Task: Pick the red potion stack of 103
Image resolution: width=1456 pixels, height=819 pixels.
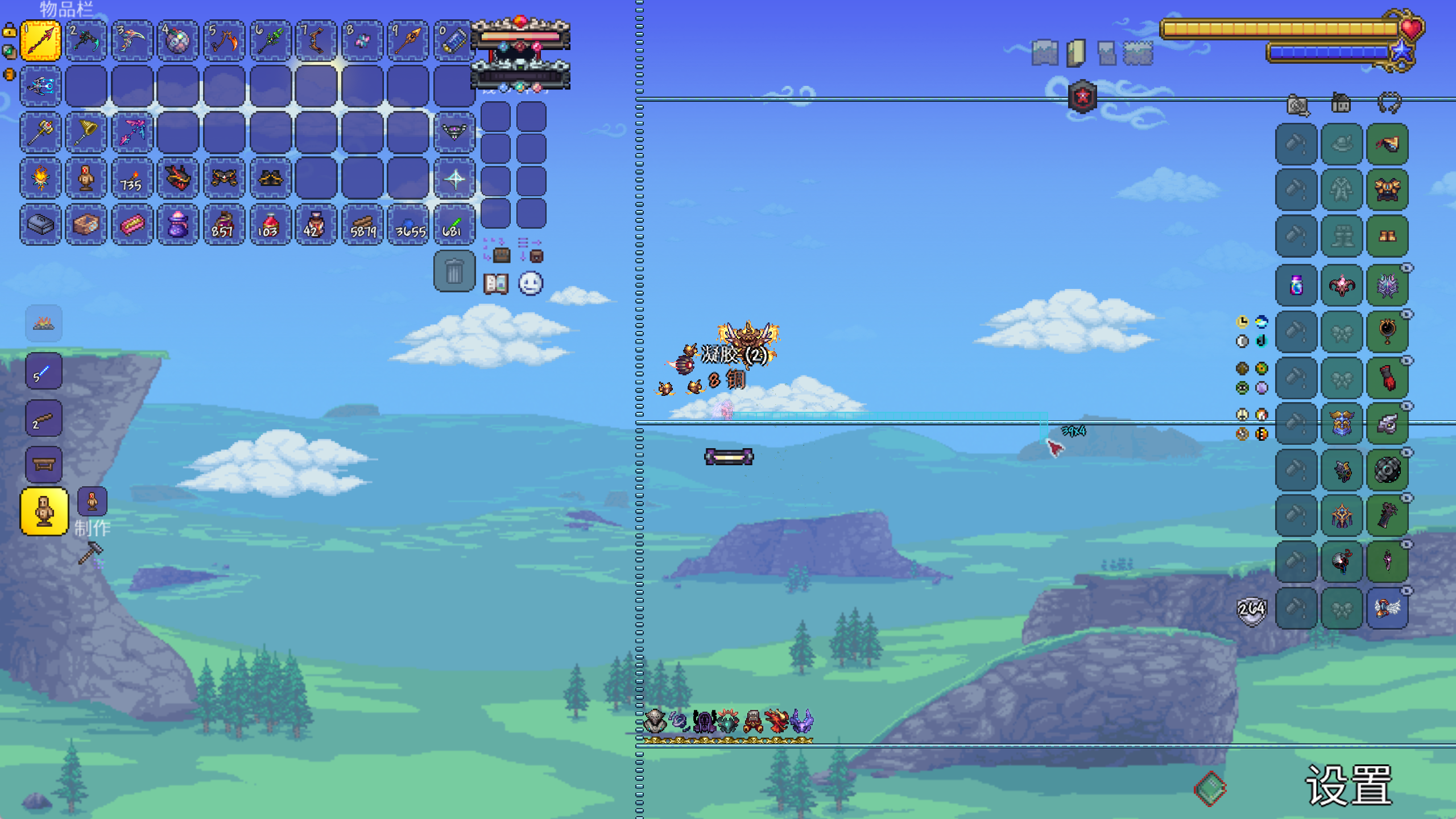Action: (x=270, y=225)
